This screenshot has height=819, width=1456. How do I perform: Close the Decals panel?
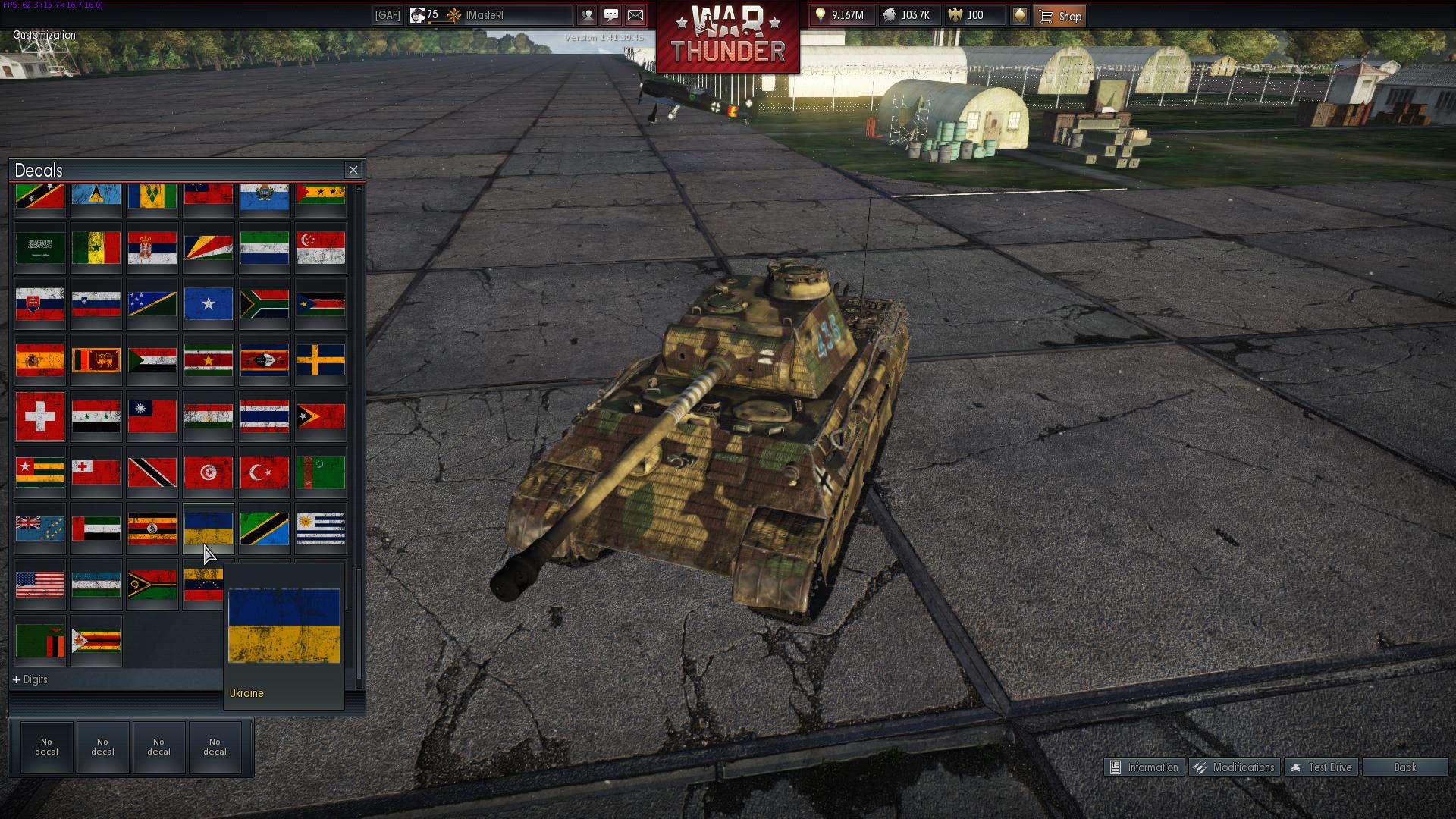pyautogui.click(x=353, y=170)
